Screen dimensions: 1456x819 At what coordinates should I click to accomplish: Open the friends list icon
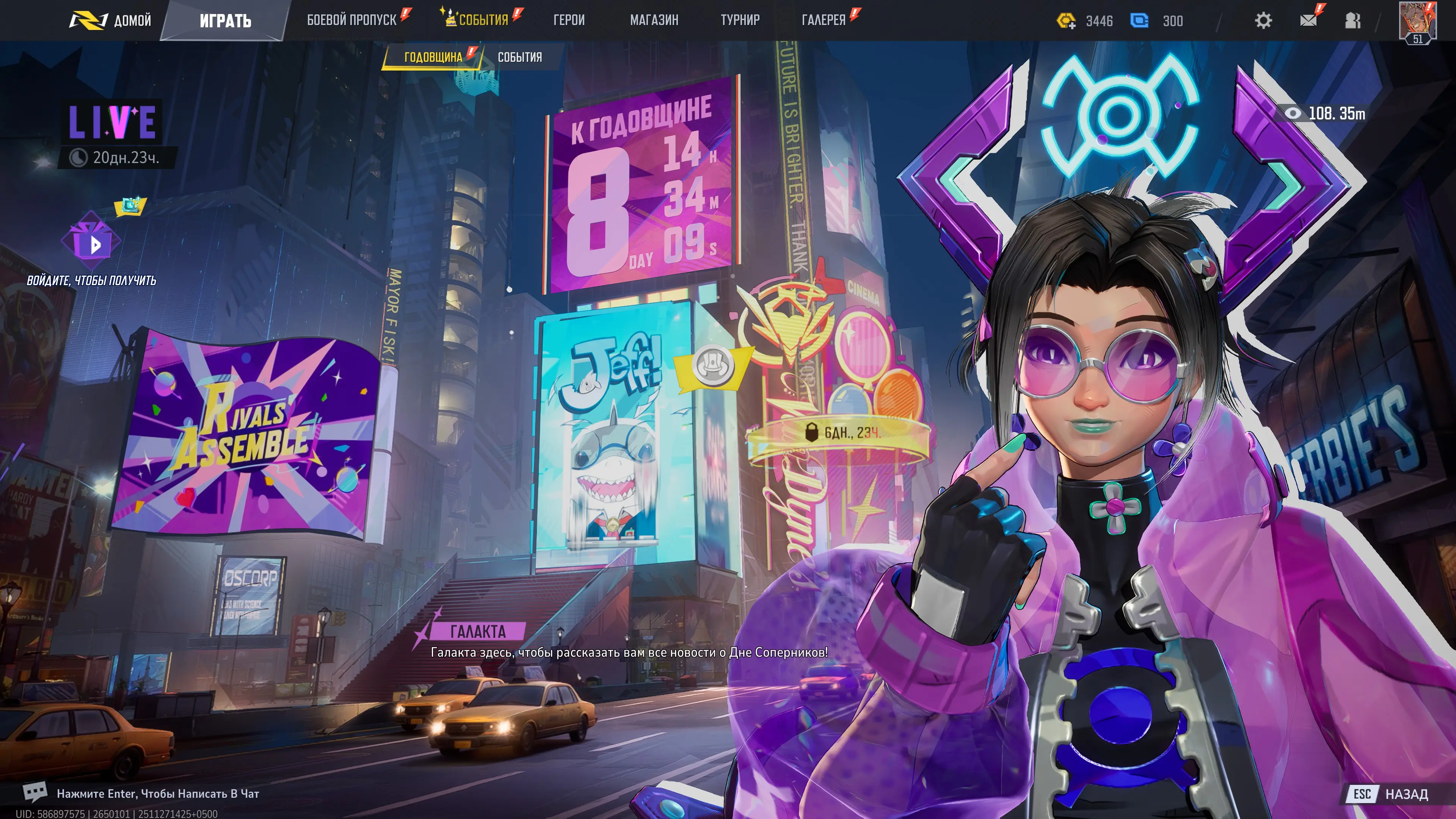pos(1352,21)
